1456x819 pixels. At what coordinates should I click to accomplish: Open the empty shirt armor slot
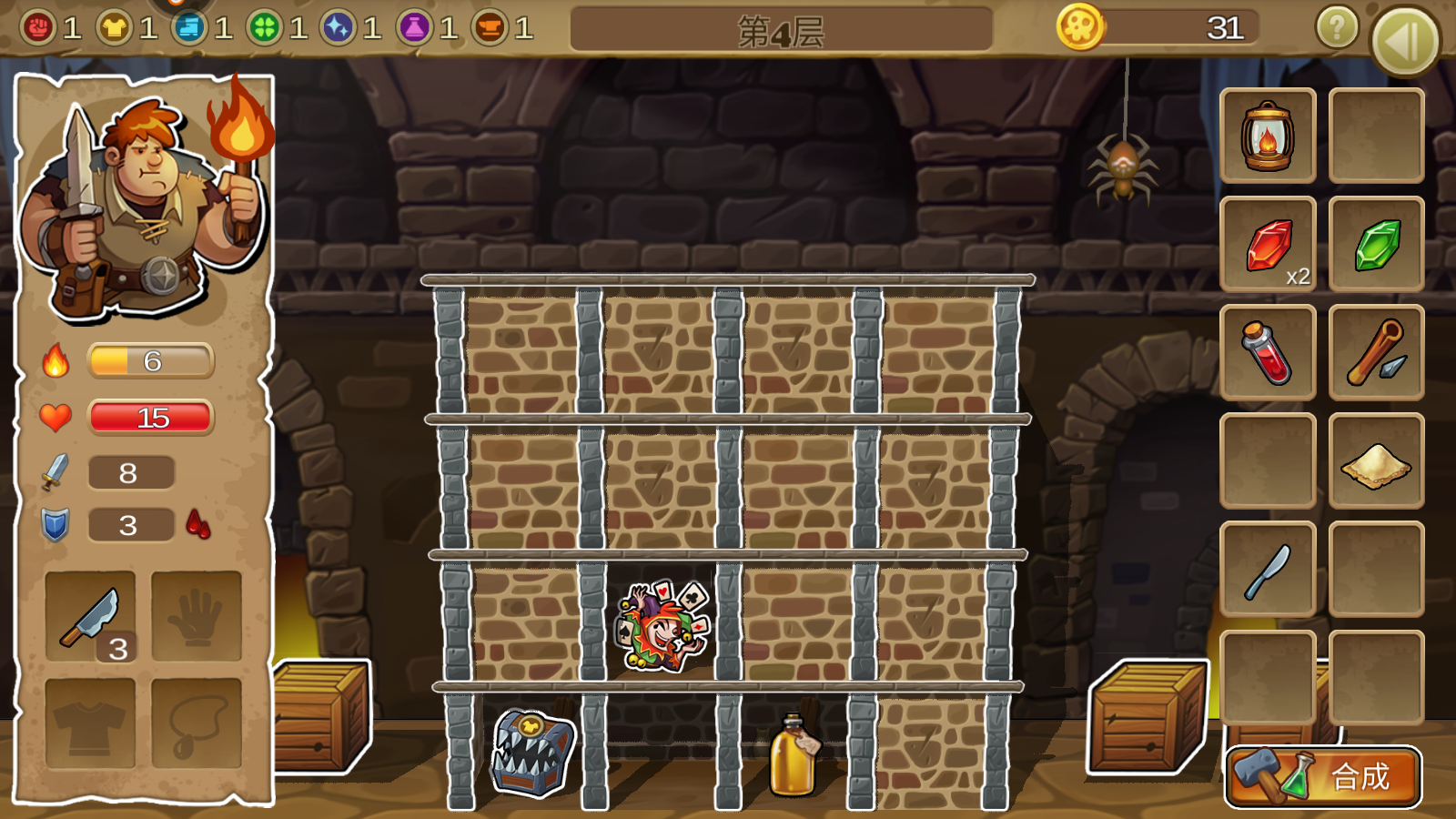tap(90, 723)
